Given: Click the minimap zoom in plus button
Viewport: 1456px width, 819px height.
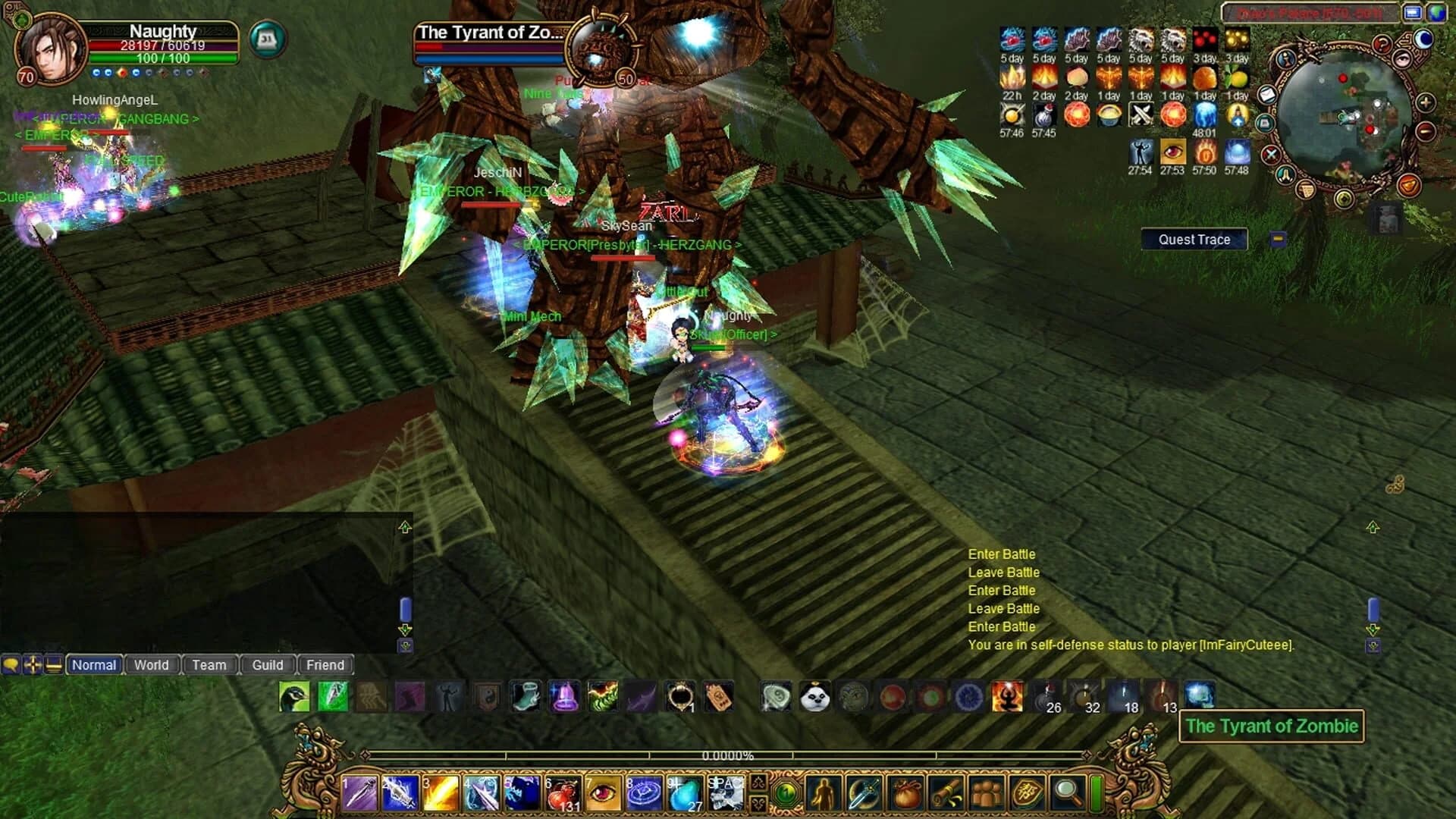Looking at the screenshot, I should [1425, 103].
